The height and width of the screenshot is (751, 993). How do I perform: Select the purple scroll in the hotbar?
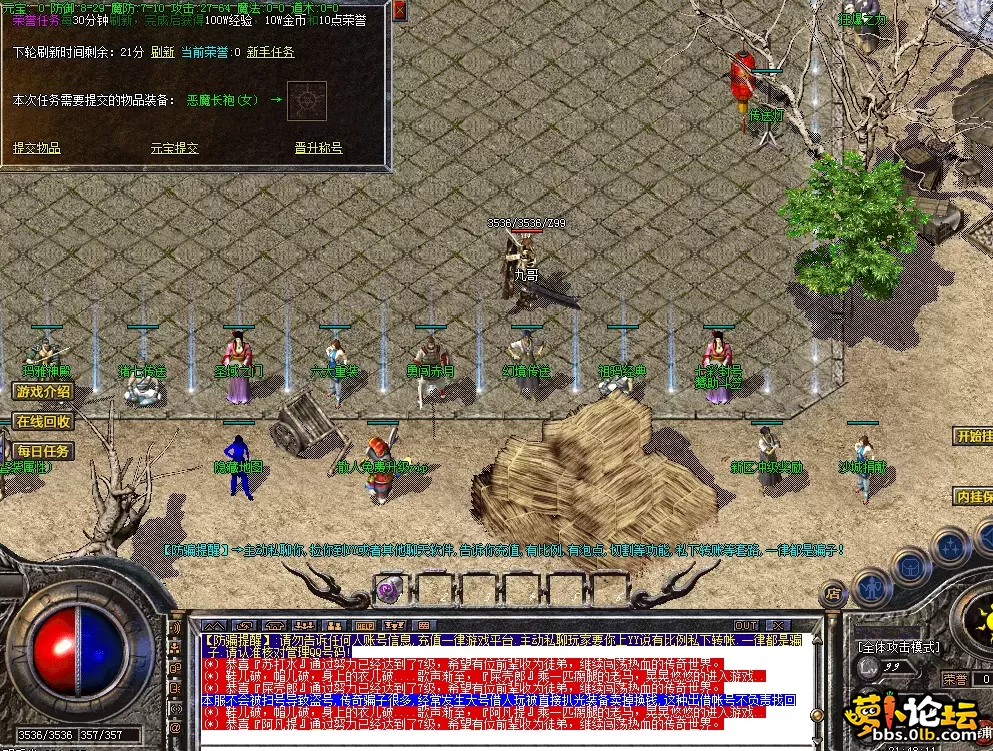(x=388, y=586)
